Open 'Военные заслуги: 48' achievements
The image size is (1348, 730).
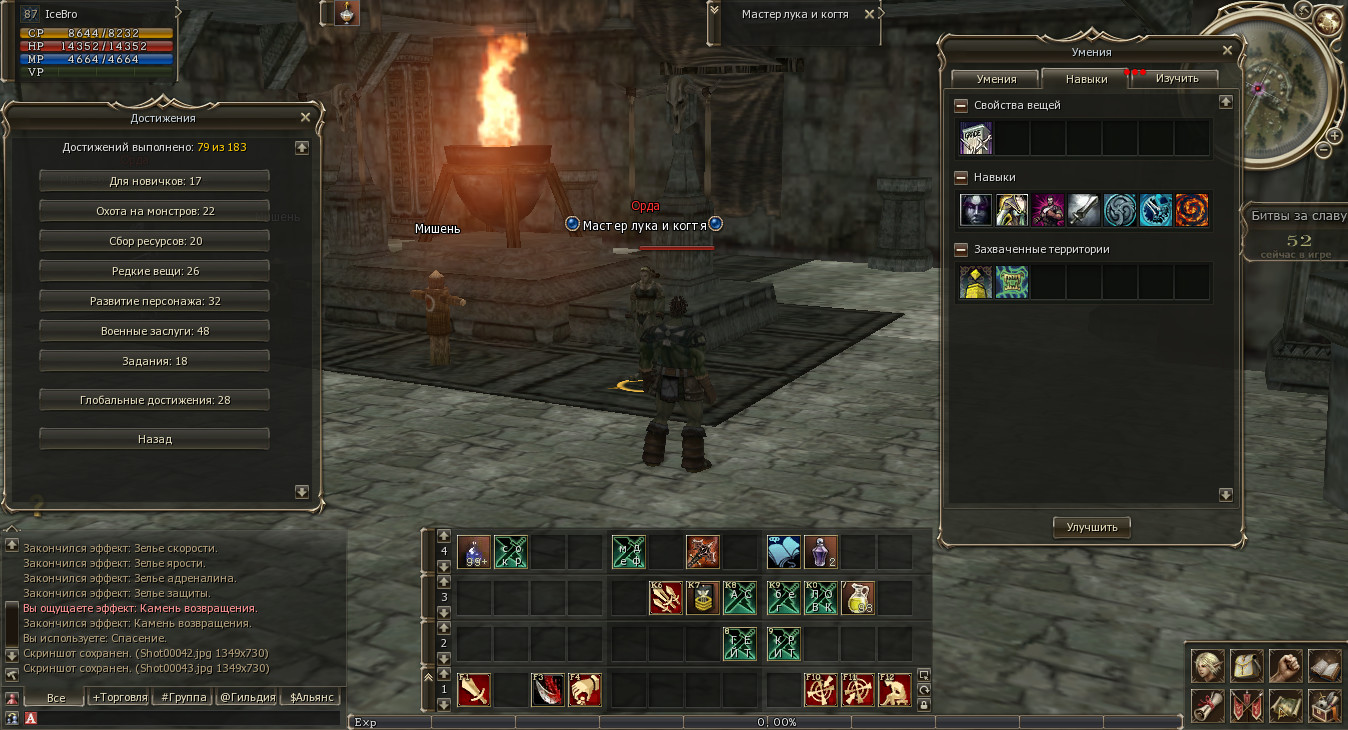click(x=154, y=331)
